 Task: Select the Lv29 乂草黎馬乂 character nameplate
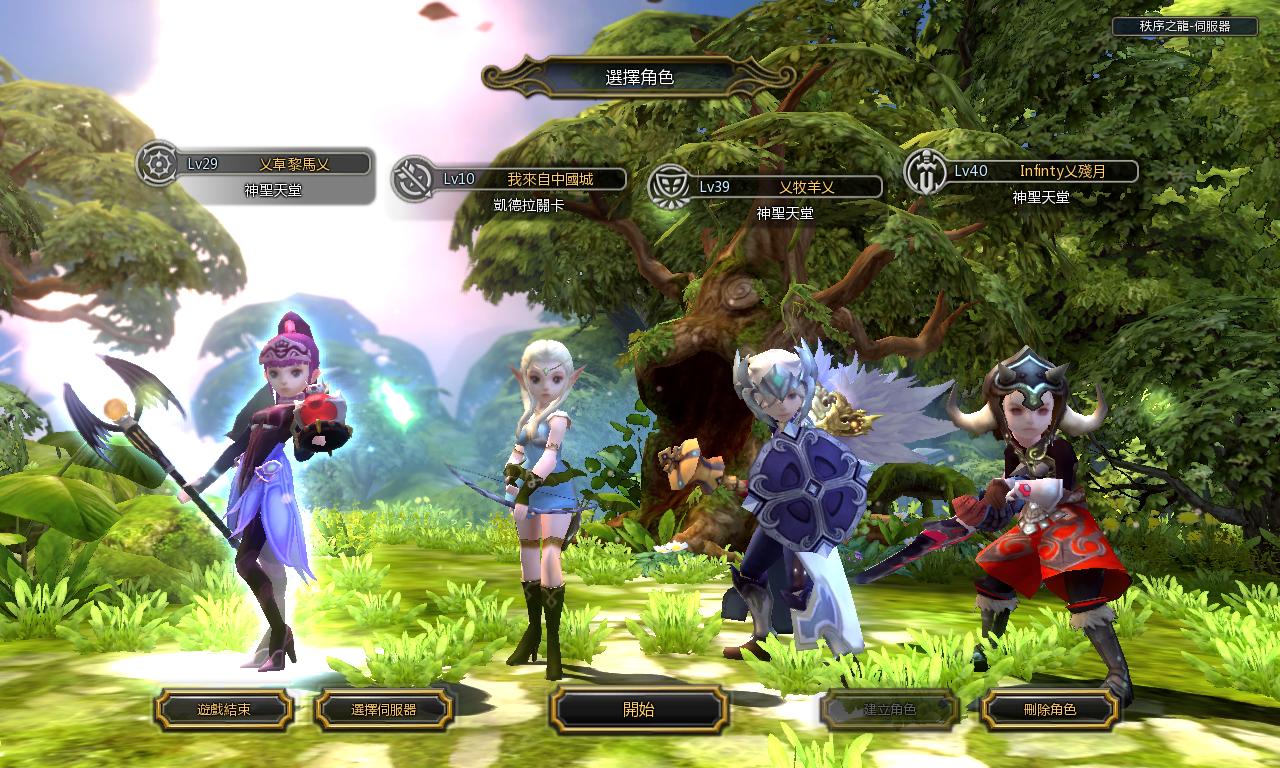pyautogui.click(x=272, y=164)
